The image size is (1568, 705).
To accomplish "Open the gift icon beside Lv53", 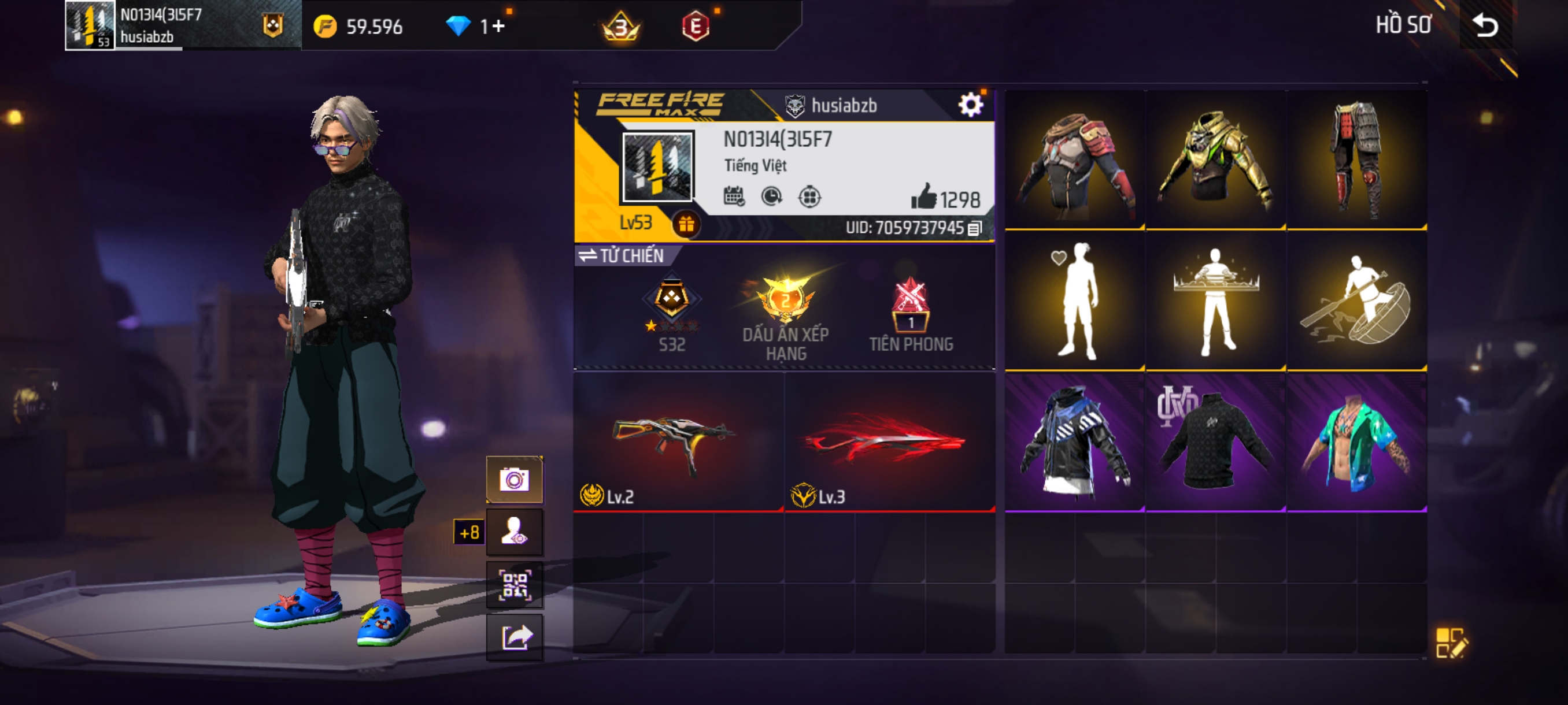I will (686, 224).
